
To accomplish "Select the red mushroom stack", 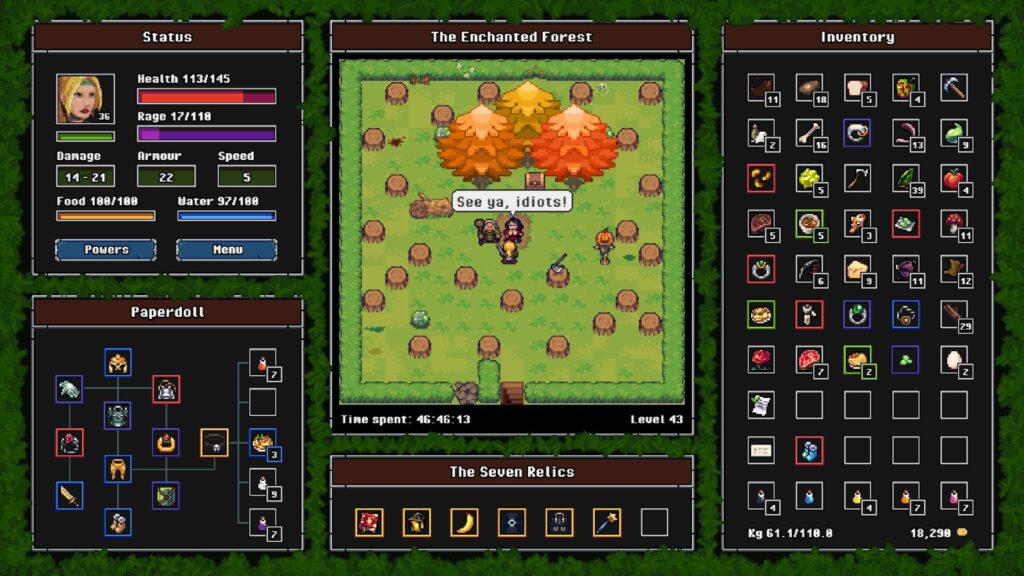I will click(953, 224).
